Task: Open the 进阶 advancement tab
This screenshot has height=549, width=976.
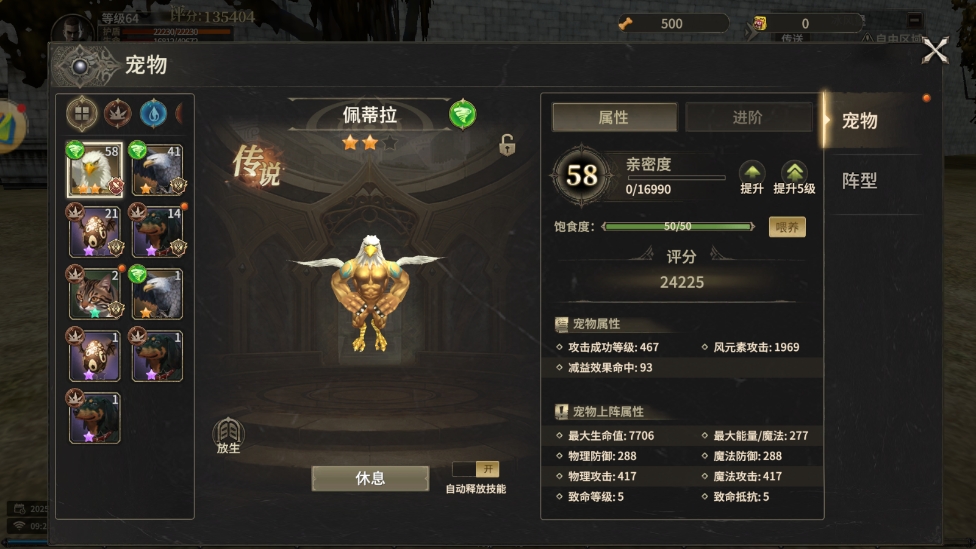Action: [x=747, y=117]
